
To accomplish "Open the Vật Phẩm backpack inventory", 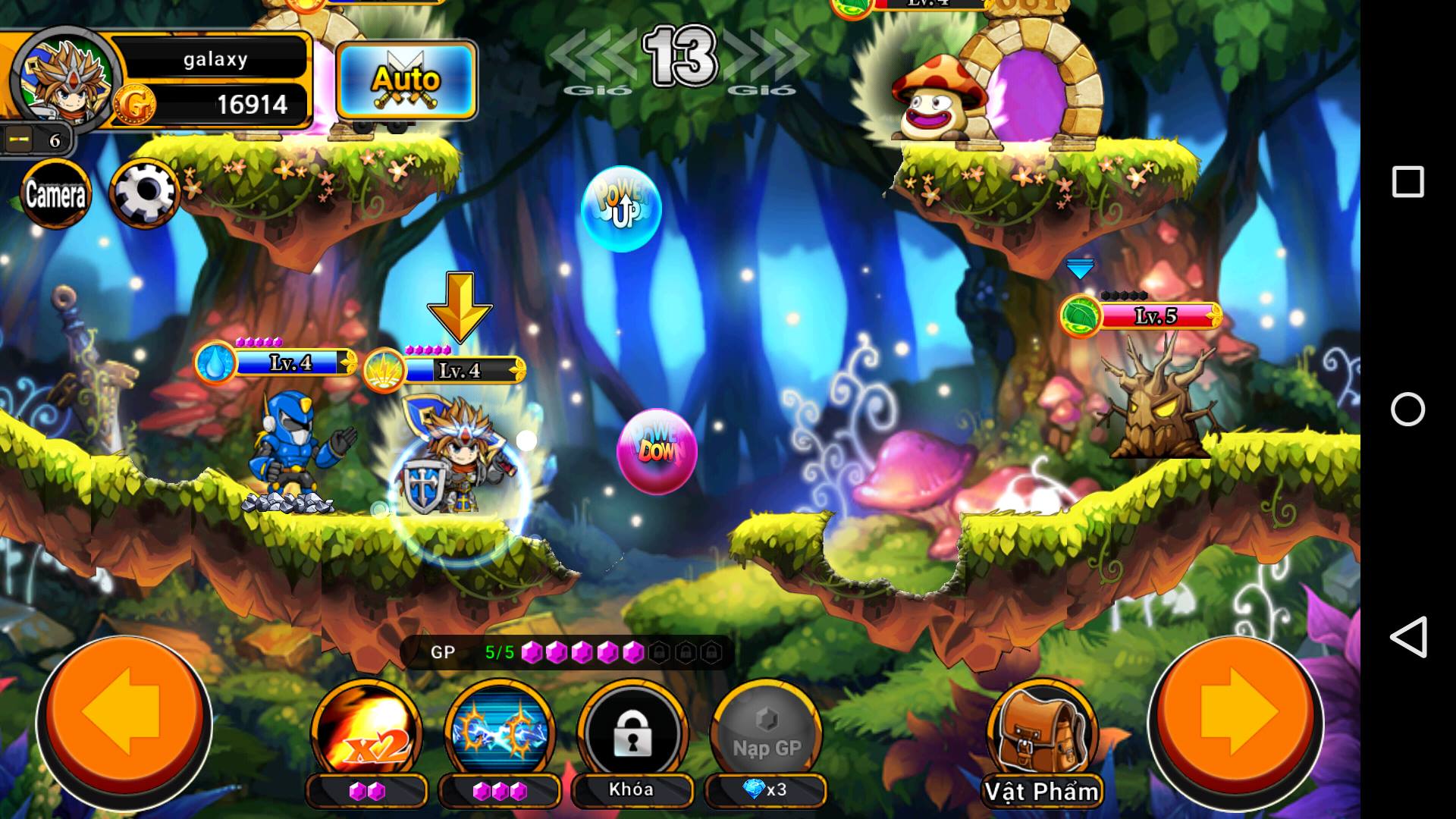I will [x=1042, y=737].
